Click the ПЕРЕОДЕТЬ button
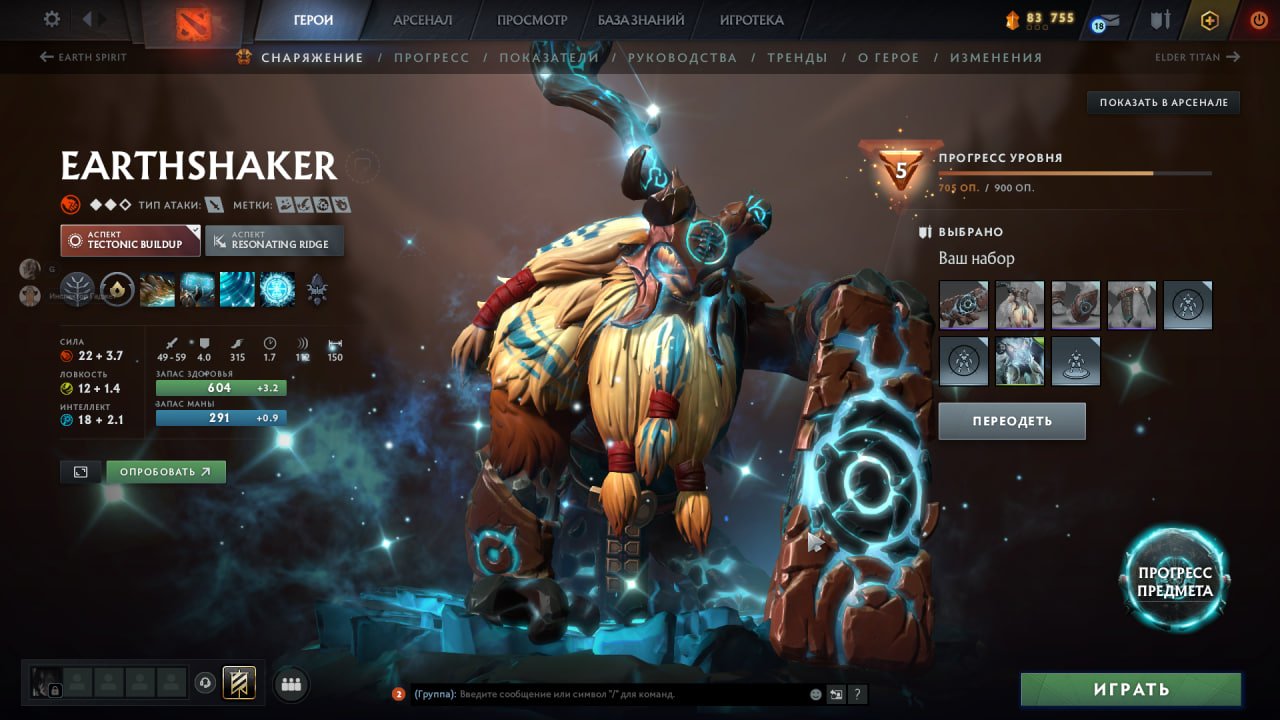Viewport: 1280px width, 720px height. click(1011, 420)
